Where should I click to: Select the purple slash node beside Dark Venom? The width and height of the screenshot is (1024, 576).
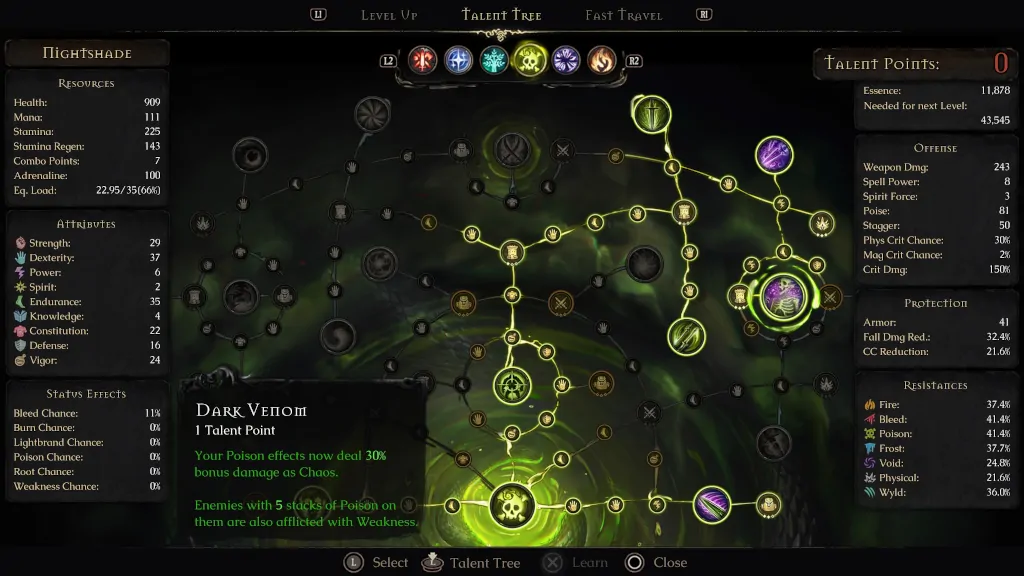pos(711,504)
